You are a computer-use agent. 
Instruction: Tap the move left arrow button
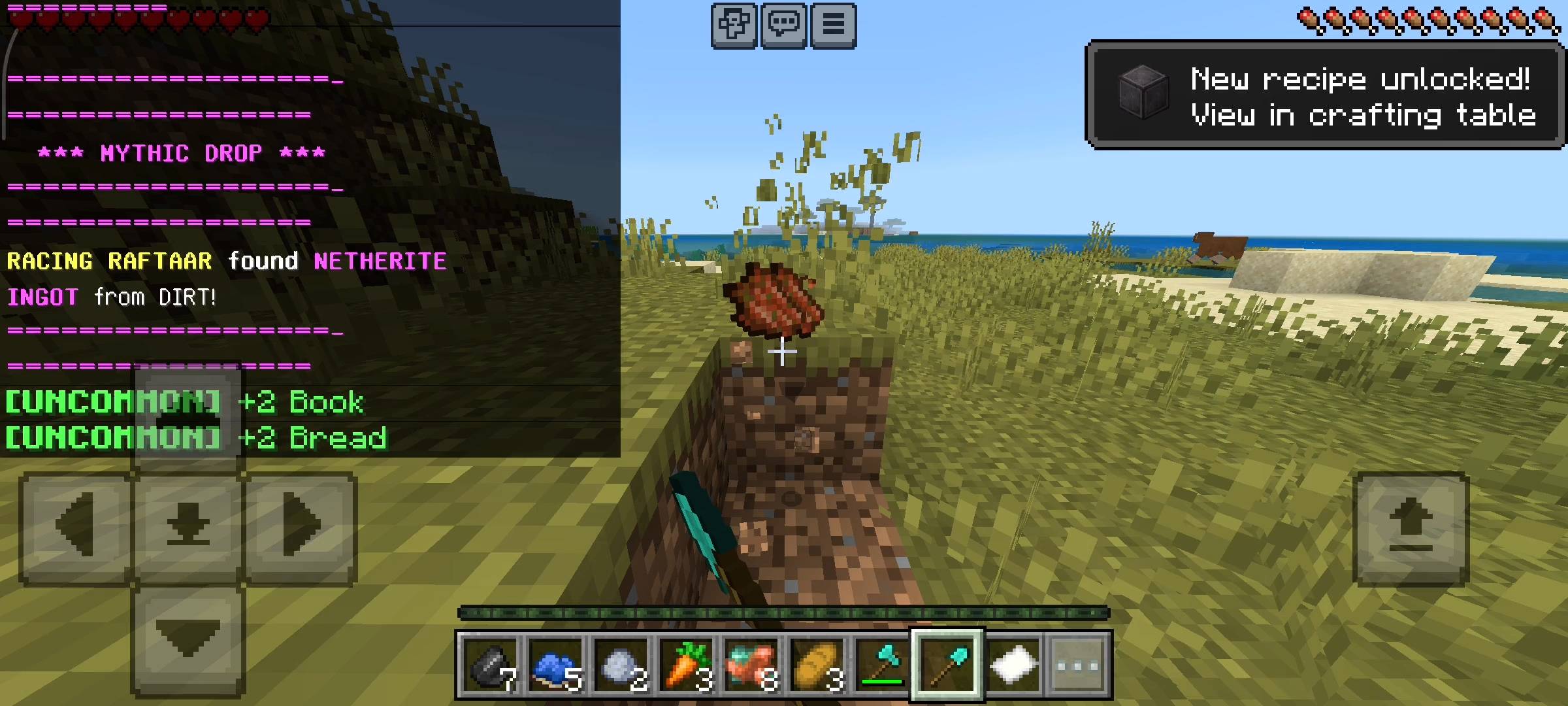click(x=76, y=527)
